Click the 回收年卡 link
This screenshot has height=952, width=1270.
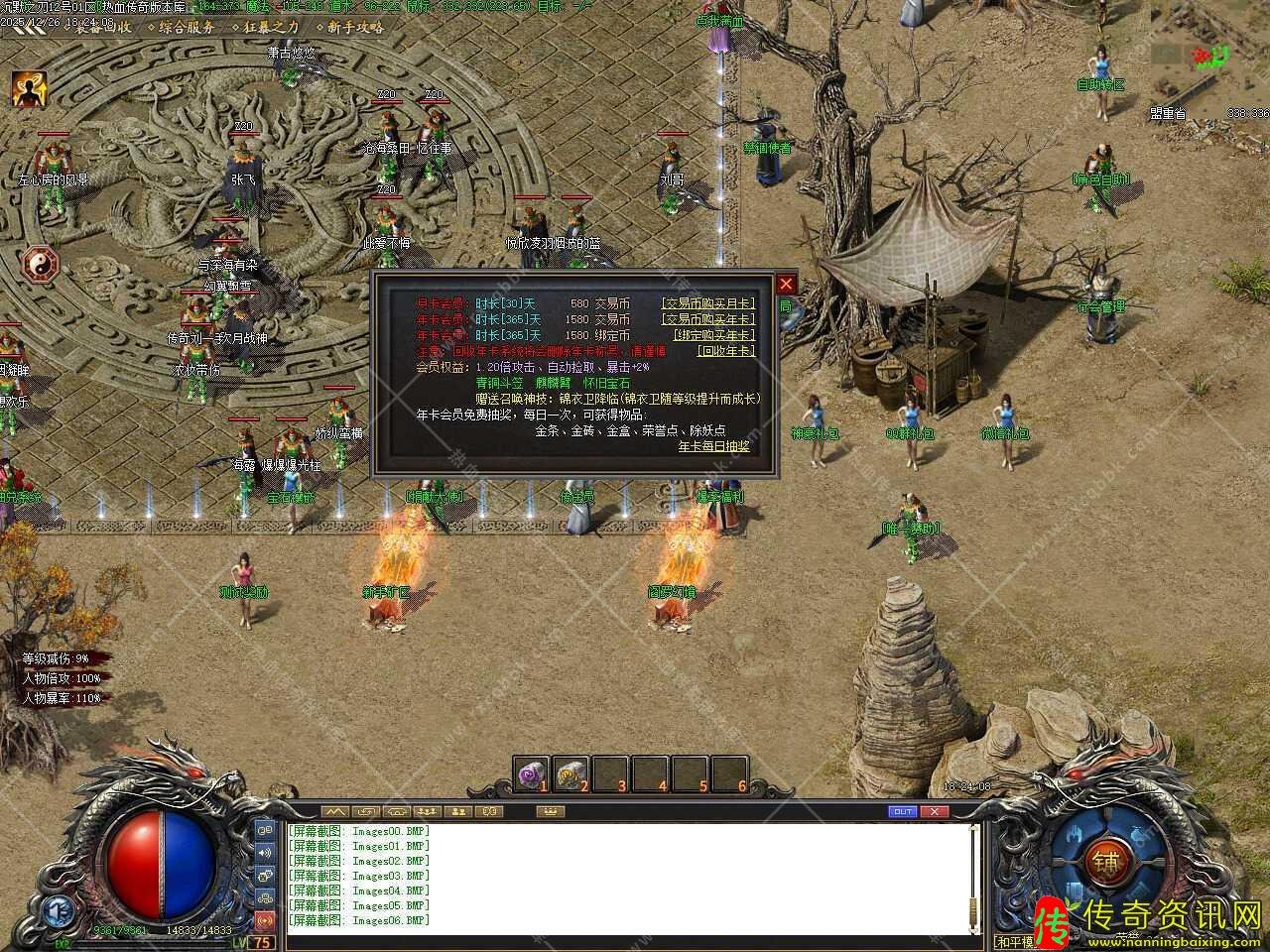[725, 351]
